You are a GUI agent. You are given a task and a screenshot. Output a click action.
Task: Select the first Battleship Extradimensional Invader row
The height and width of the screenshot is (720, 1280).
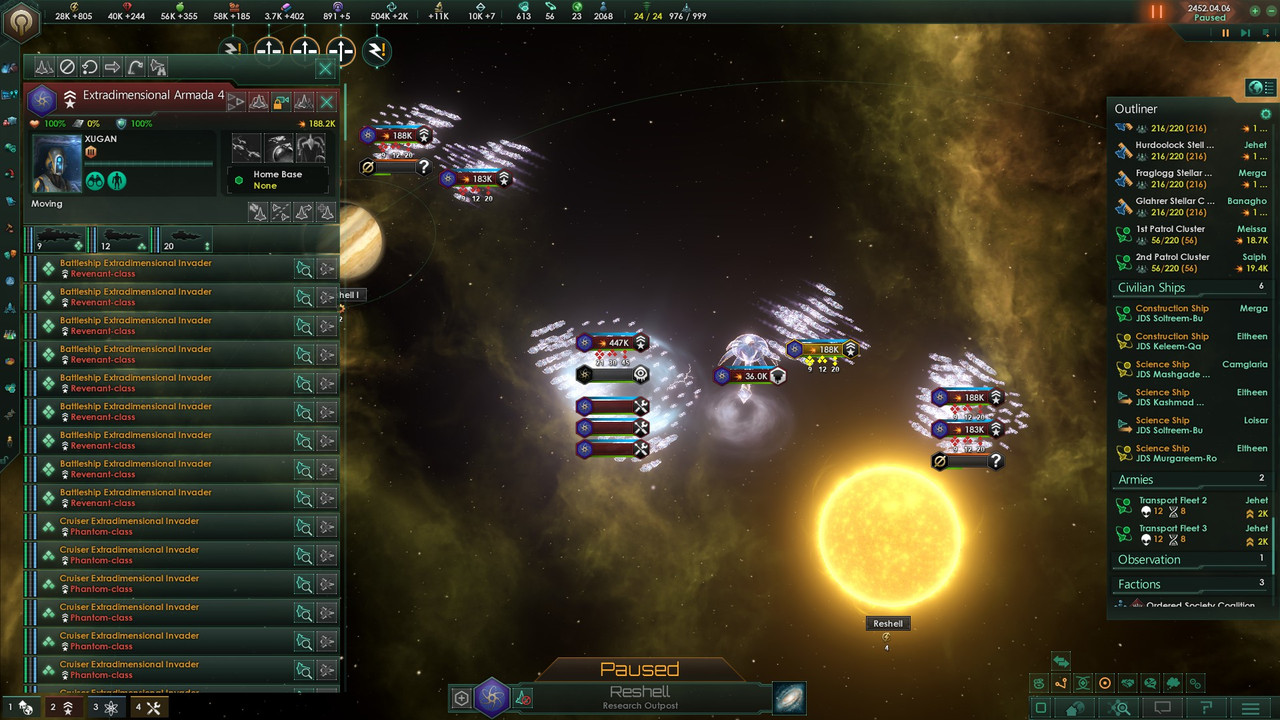click(x=165, y=268)
